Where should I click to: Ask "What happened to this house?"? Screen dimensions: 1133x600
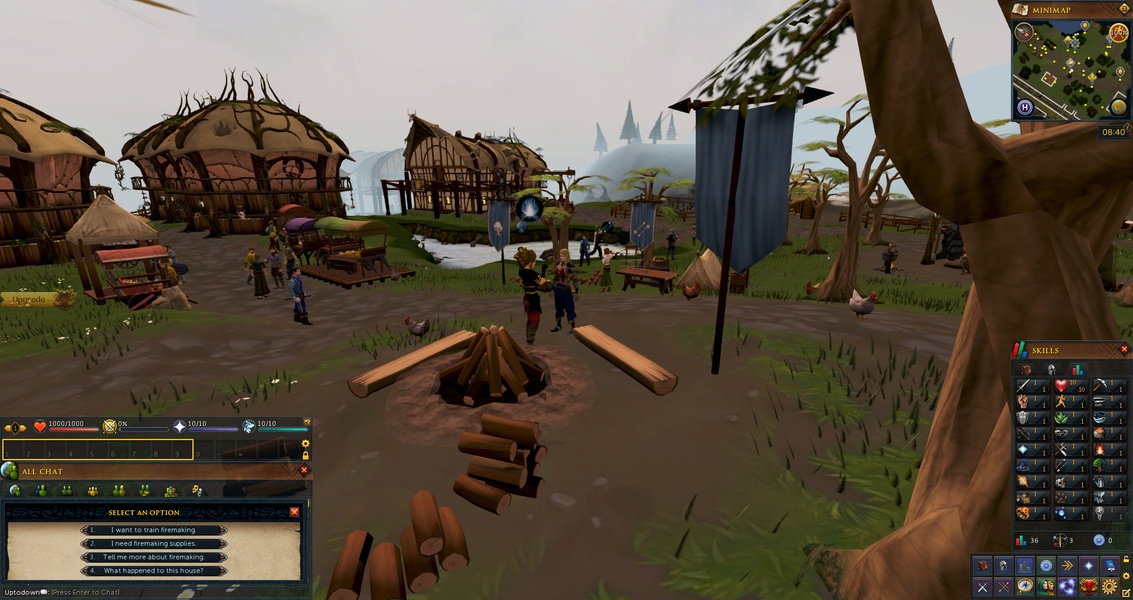click(x=154, y=571)
